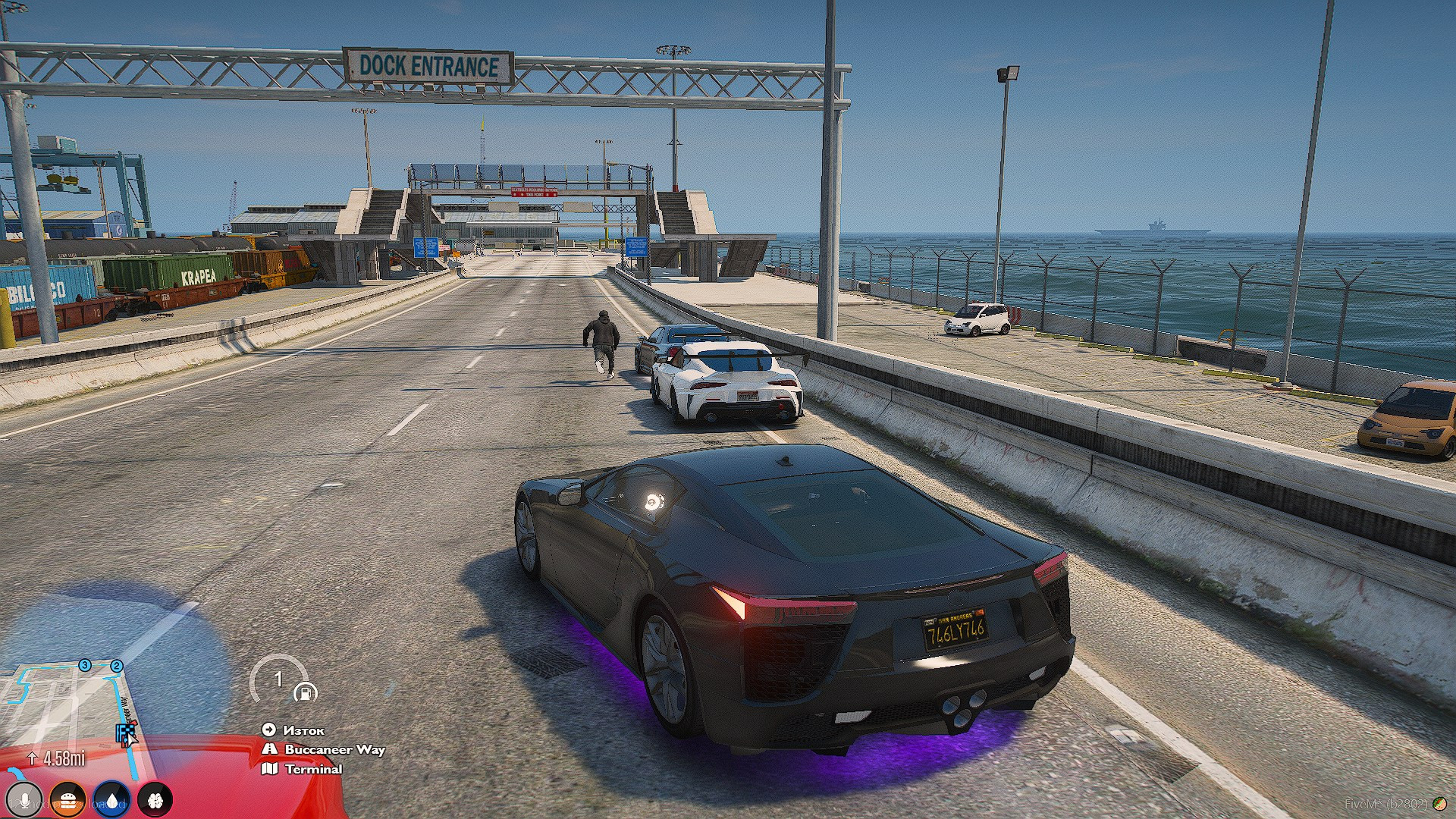Click the fuel pump gauge icon
The height and width of the screenshot is (819, 1456).
tap(305, 692)
